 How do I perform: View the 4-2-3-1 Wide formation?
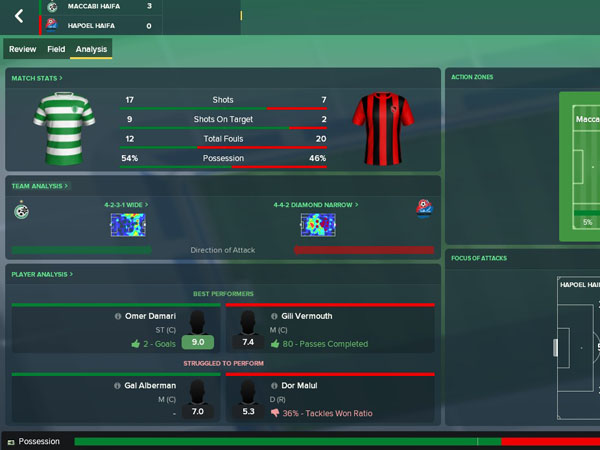(x=126, y=205)
